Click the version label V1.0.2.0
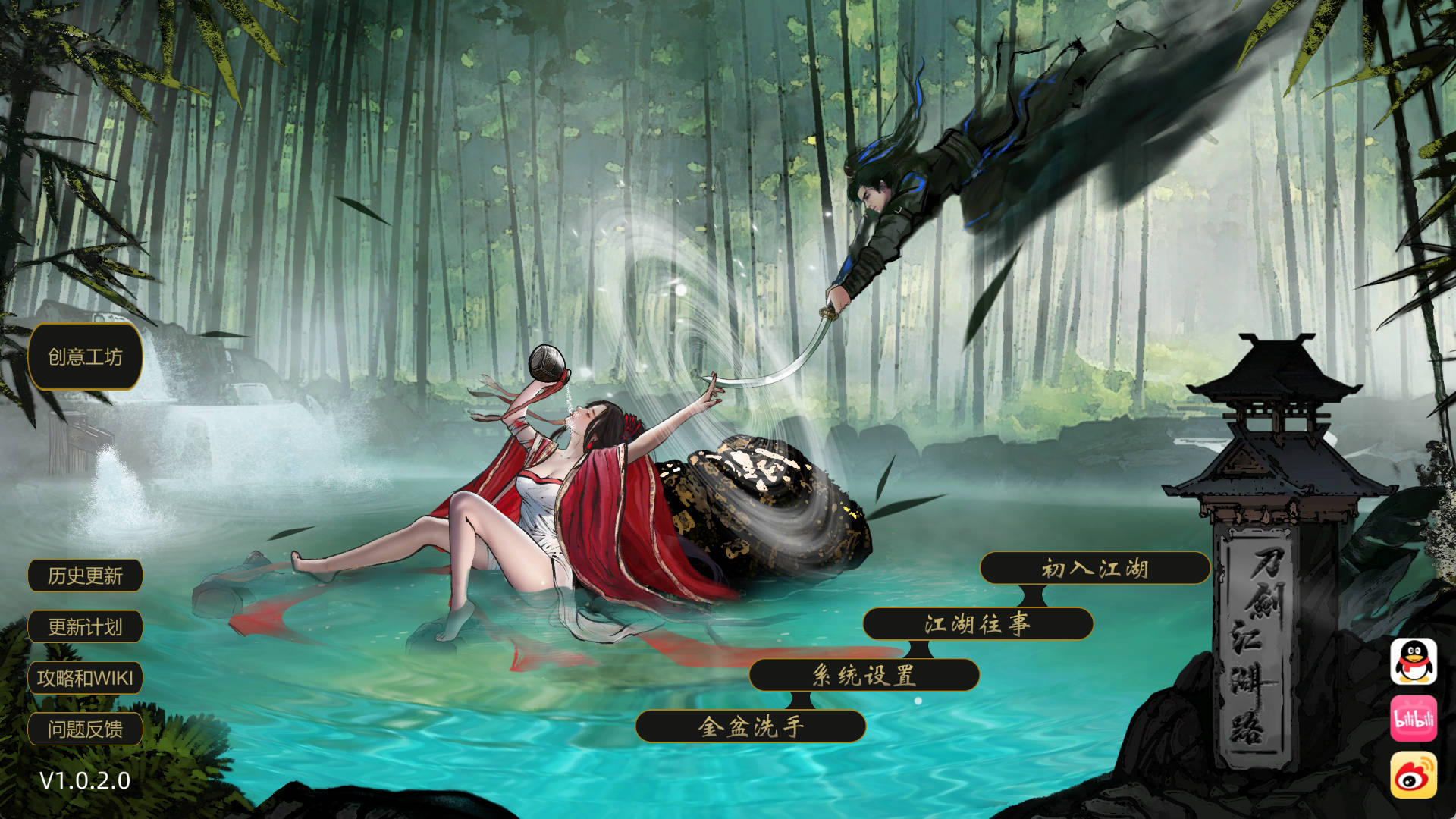This screenshot has width=1456, height=819. (x=83, y=780)
